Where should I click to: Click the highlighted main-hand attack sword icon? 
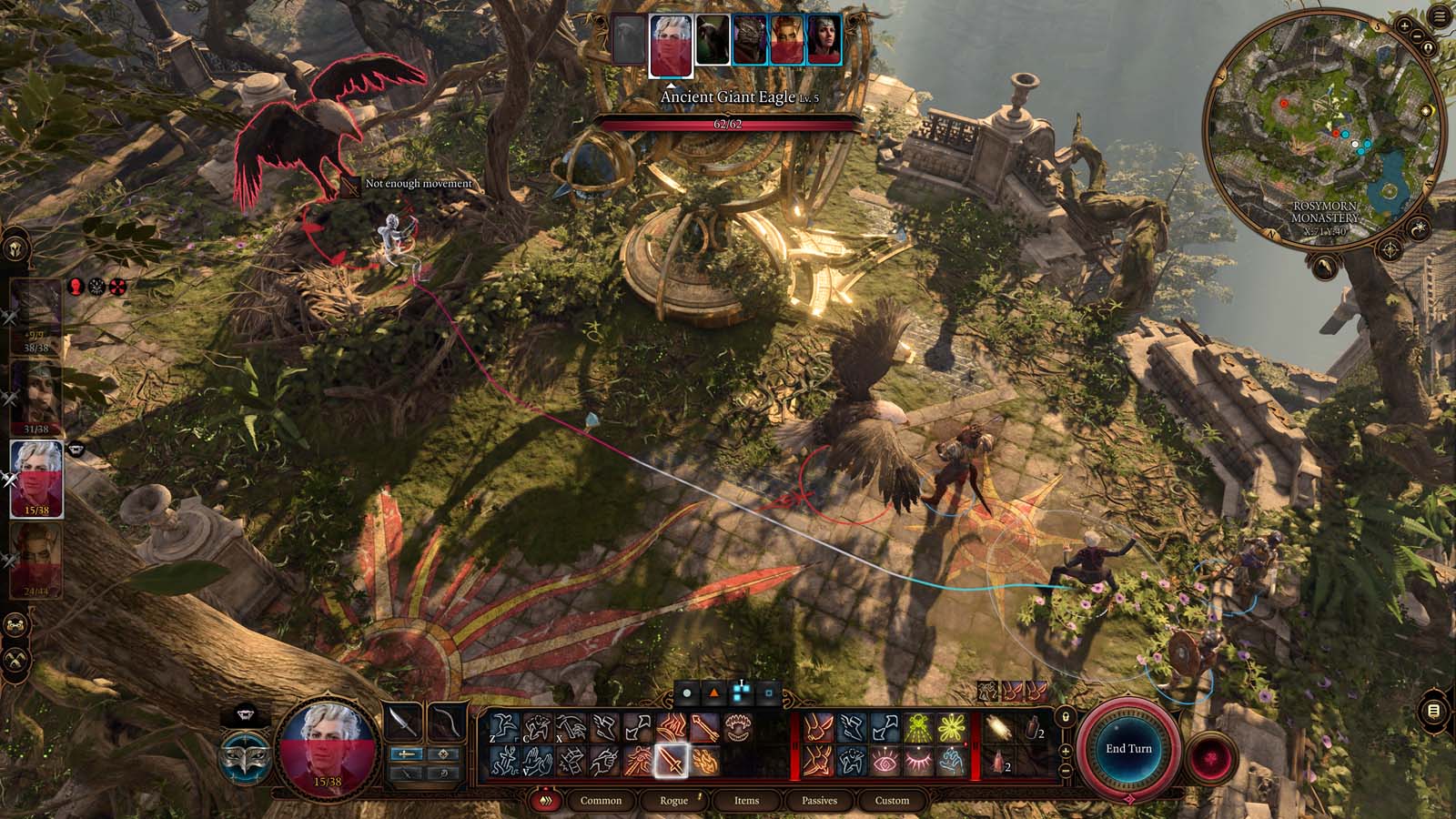coord(672,761)
